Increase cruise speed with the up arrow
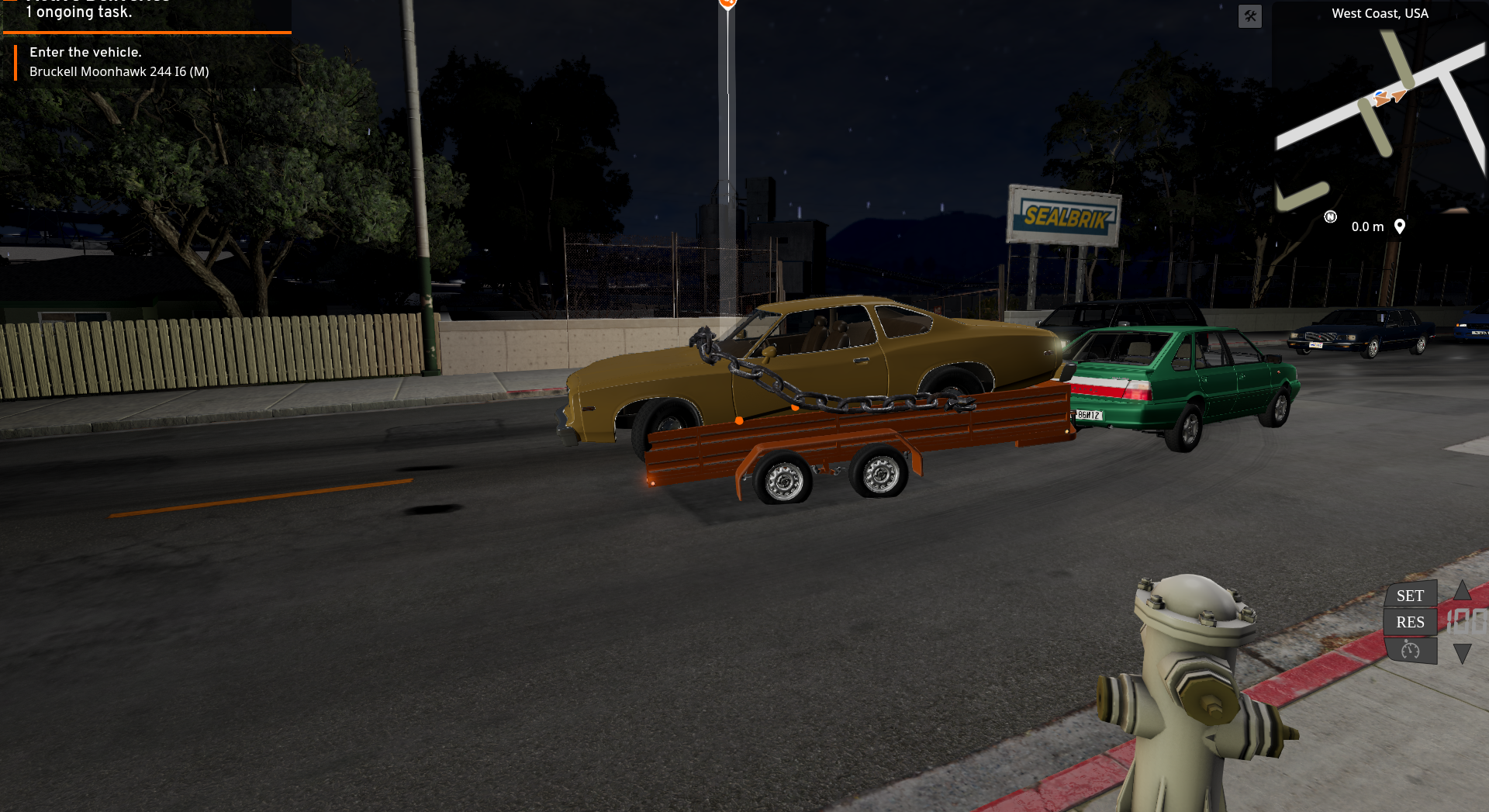The width and height of the screenshot is (1489, 812). [1462, 591]
